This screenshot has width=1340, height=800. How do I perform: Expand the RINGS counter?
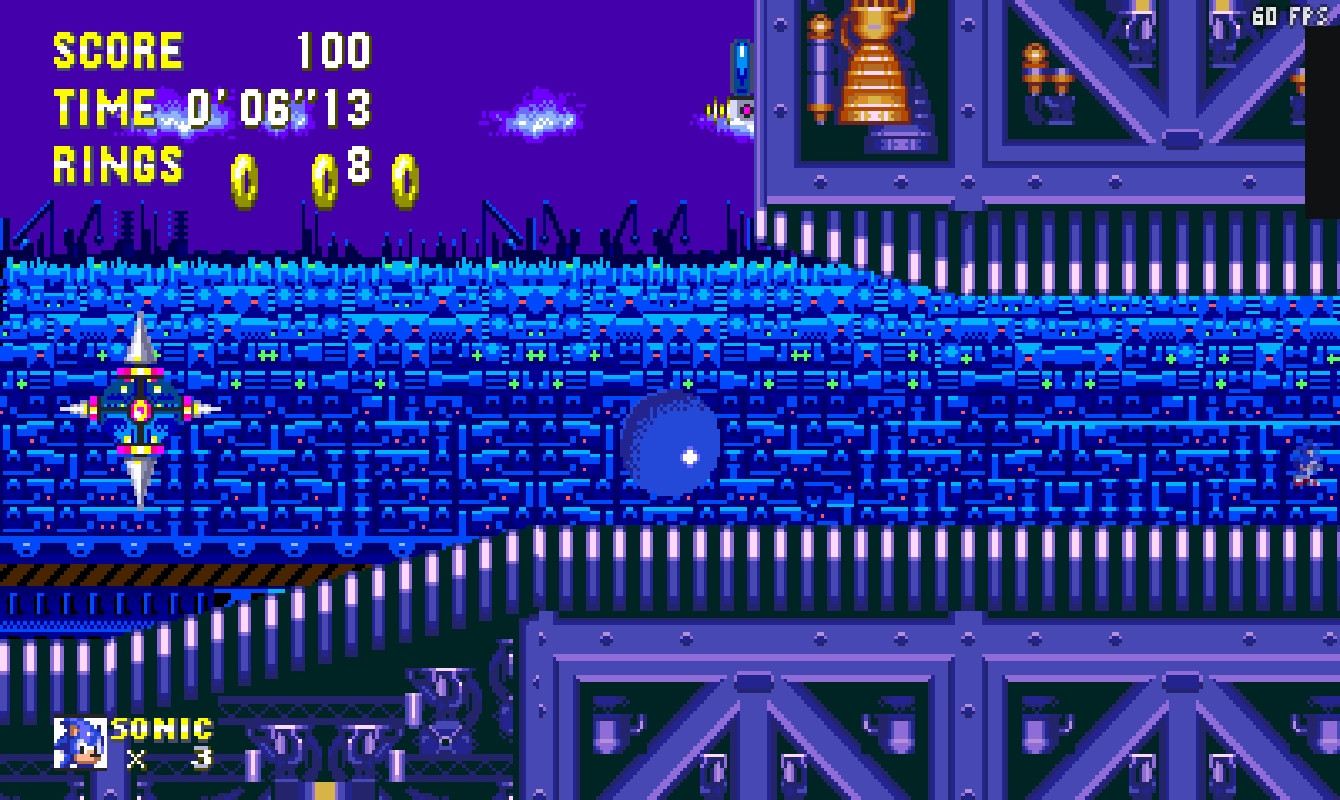(x=118, y=165)
